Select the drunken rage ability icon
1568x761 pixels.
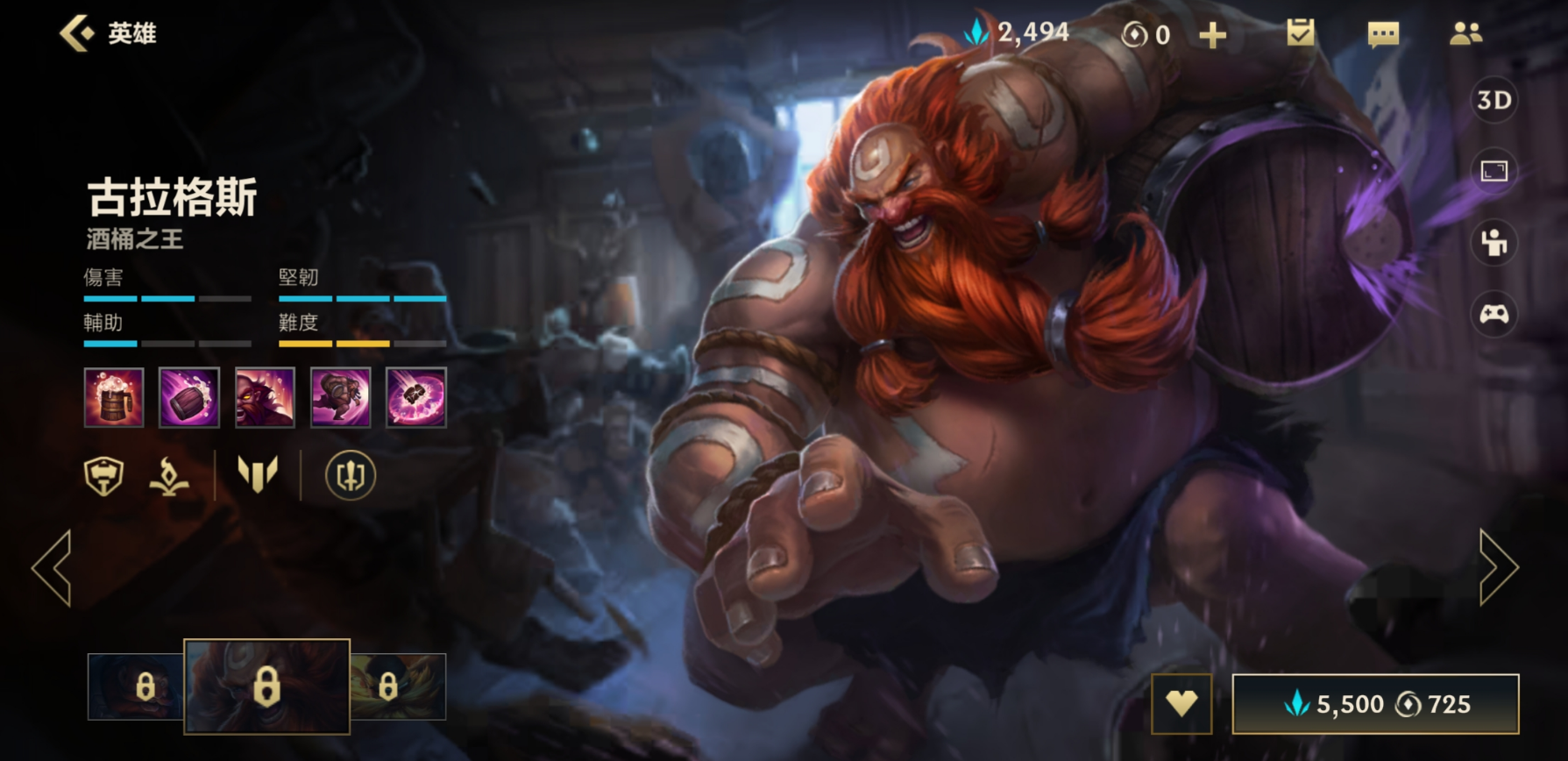click(265, 398)
